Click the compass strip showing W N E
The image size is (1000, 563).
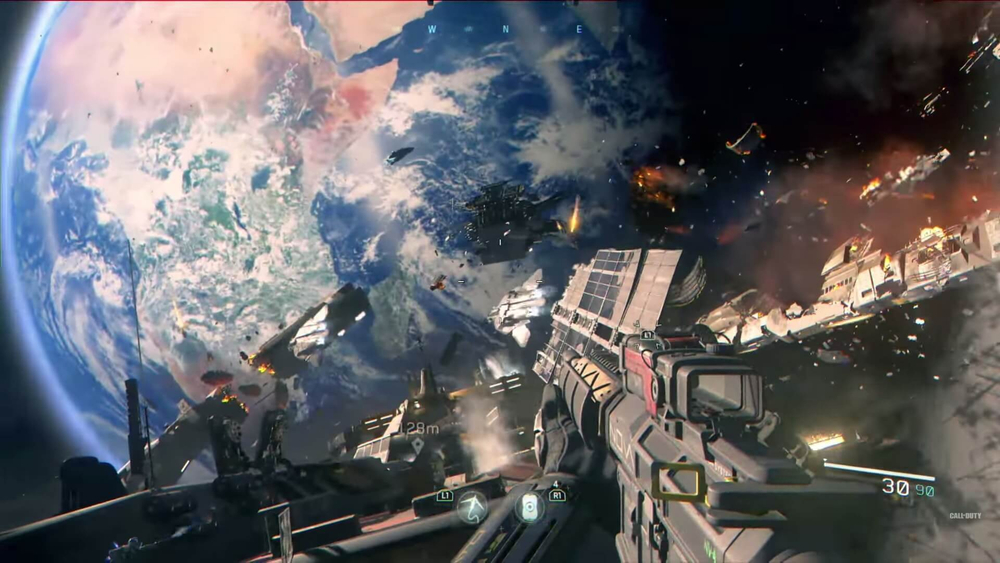click(498, 29)
